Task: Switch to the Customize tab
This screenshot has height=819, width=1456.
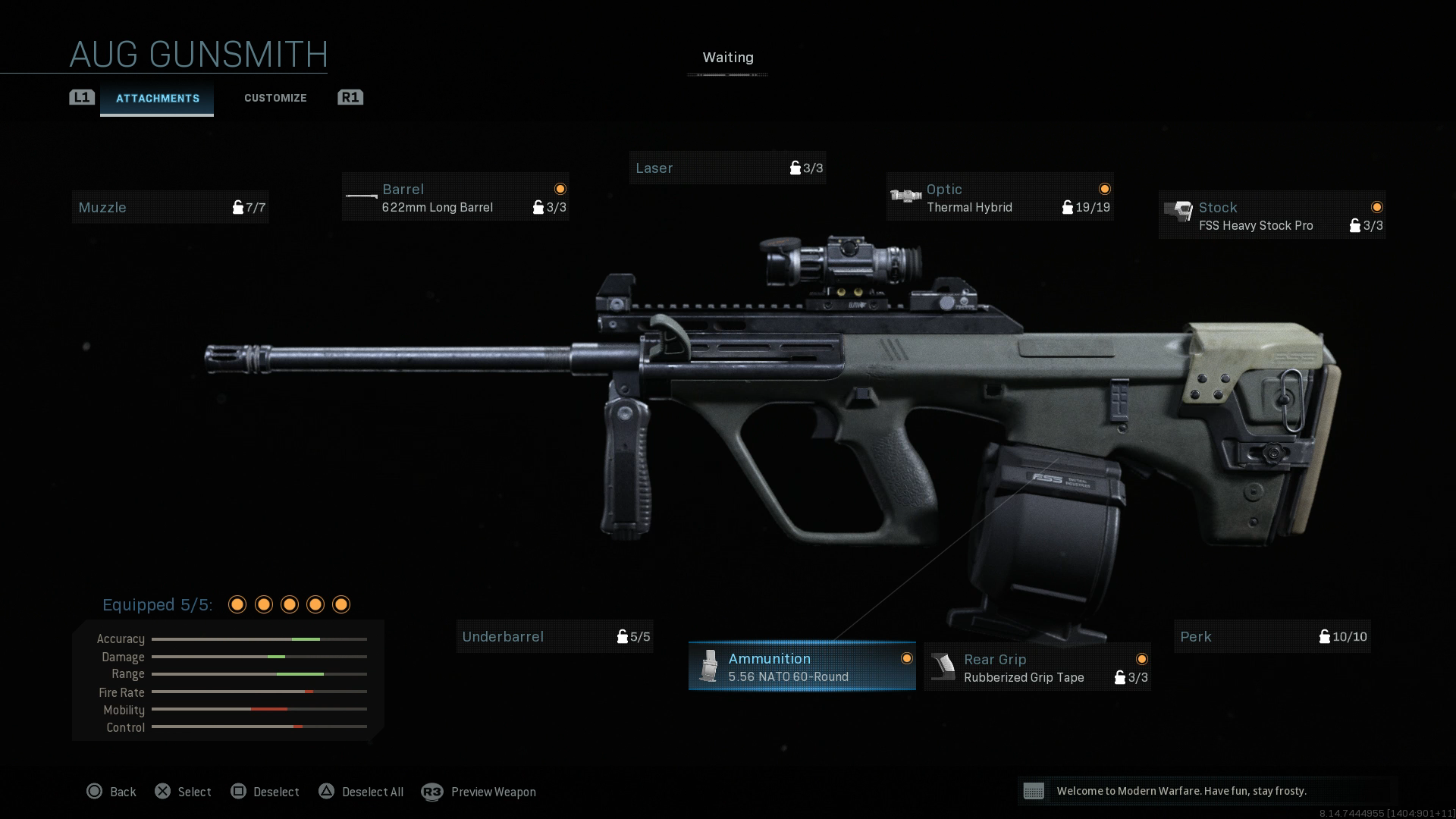Action: [x=275, y=98]
